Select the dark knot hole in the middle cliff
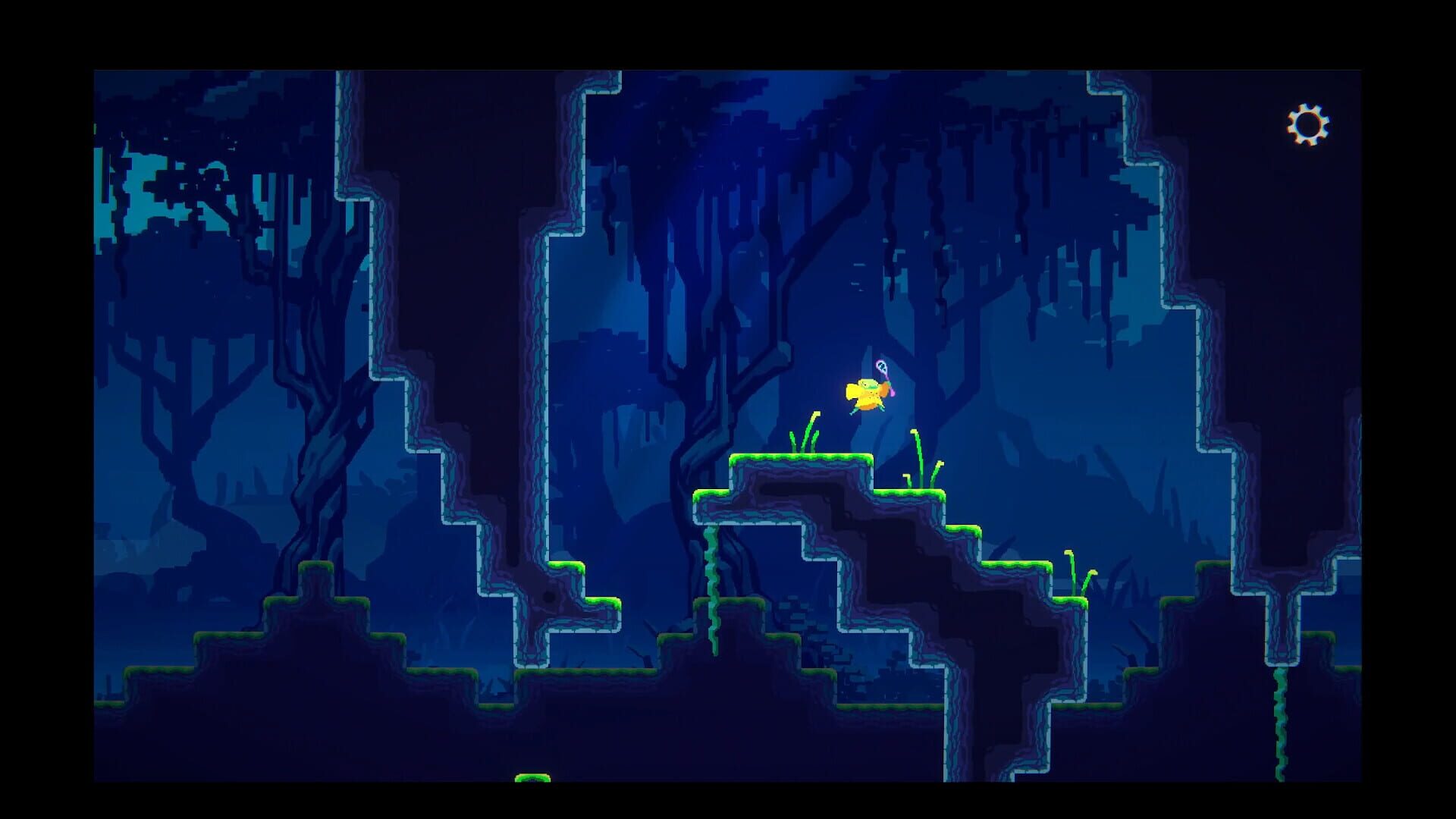Viewport: 1456px width, 819px height. tap(549, 595)
